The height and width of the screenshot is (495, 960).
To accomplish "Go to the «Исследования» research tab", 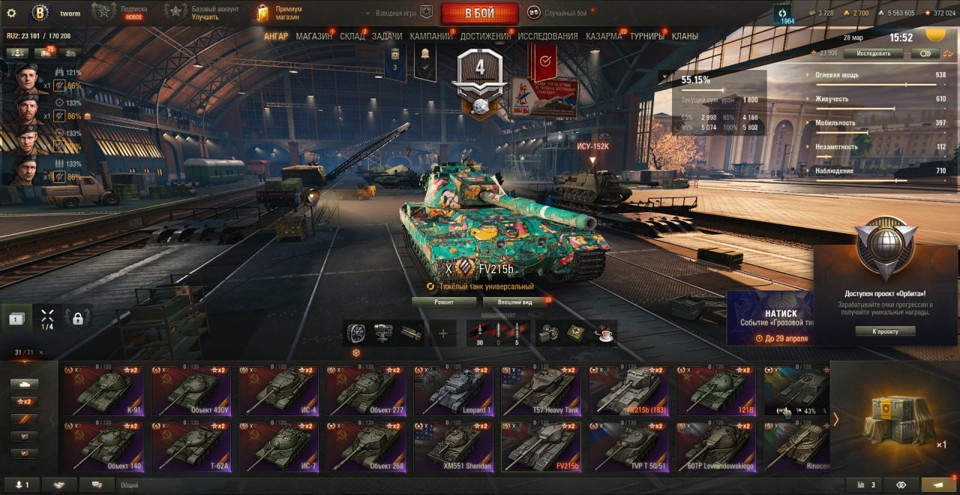I will (x=547, y=36).
